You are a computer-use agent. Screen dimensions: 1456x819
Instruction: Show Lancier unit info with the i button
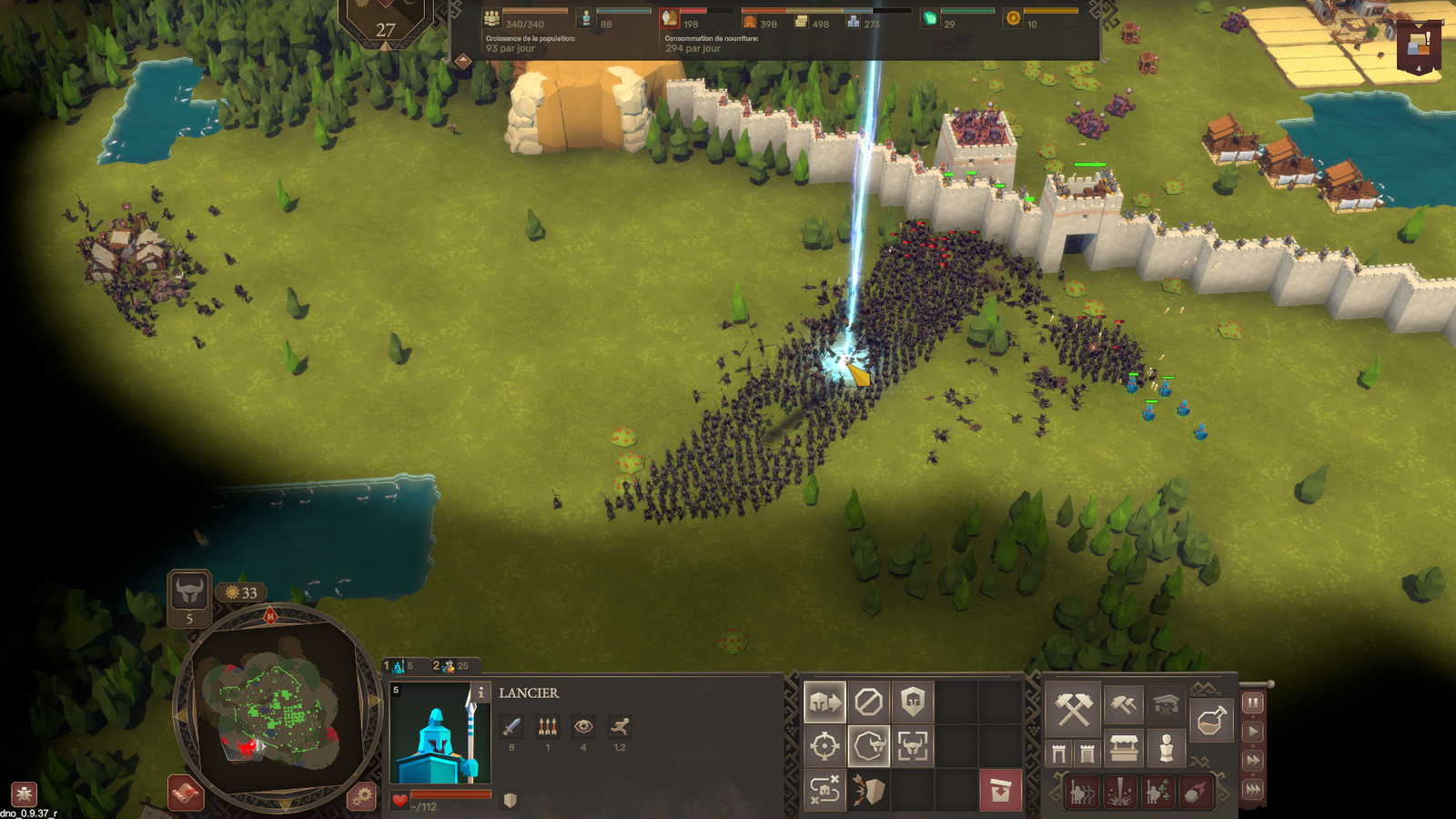(x=480, y=693)
